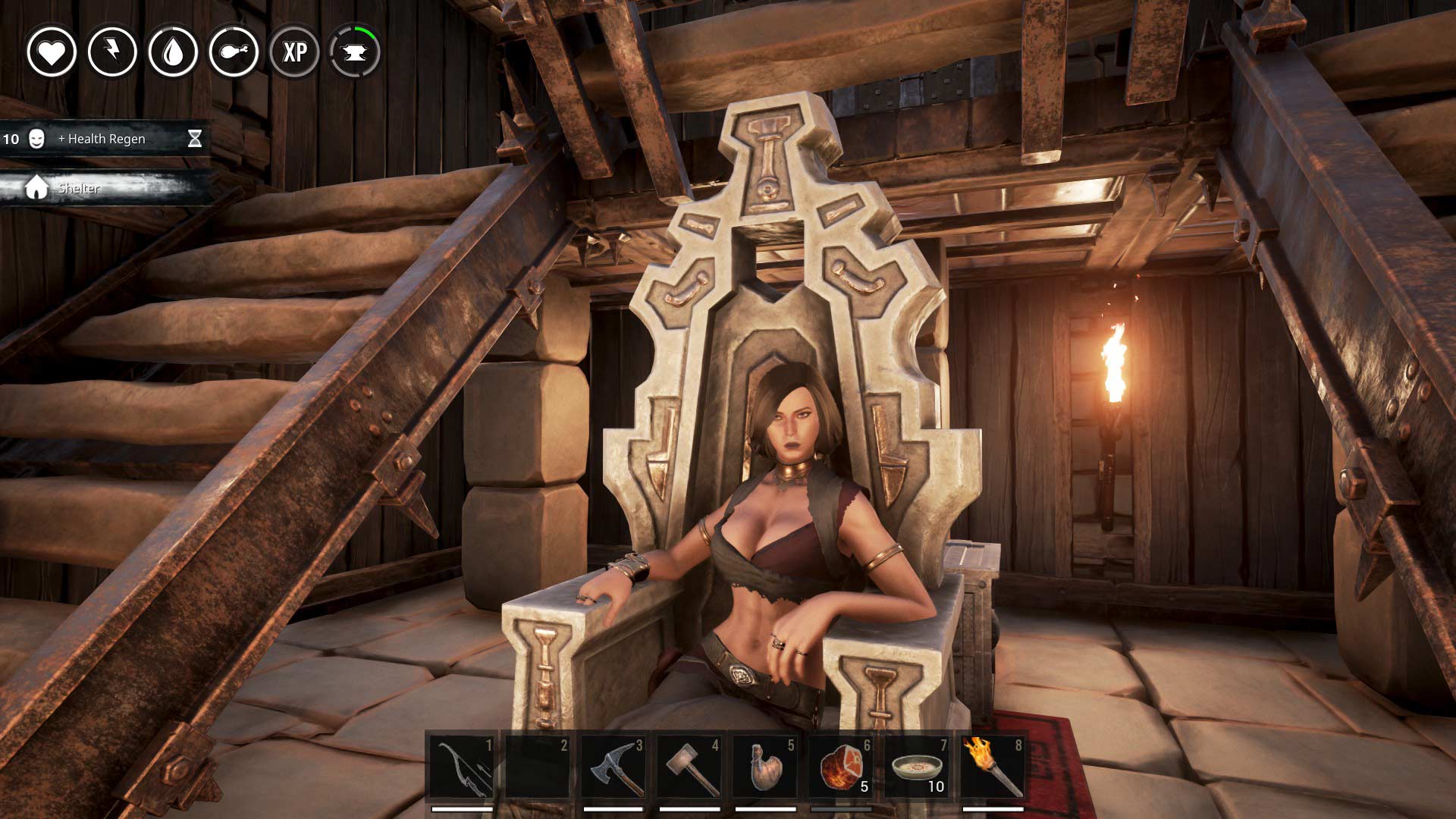1456x819 pixels.
Task: Click the anvil encumbrance icon
Action: click(355, 52)
